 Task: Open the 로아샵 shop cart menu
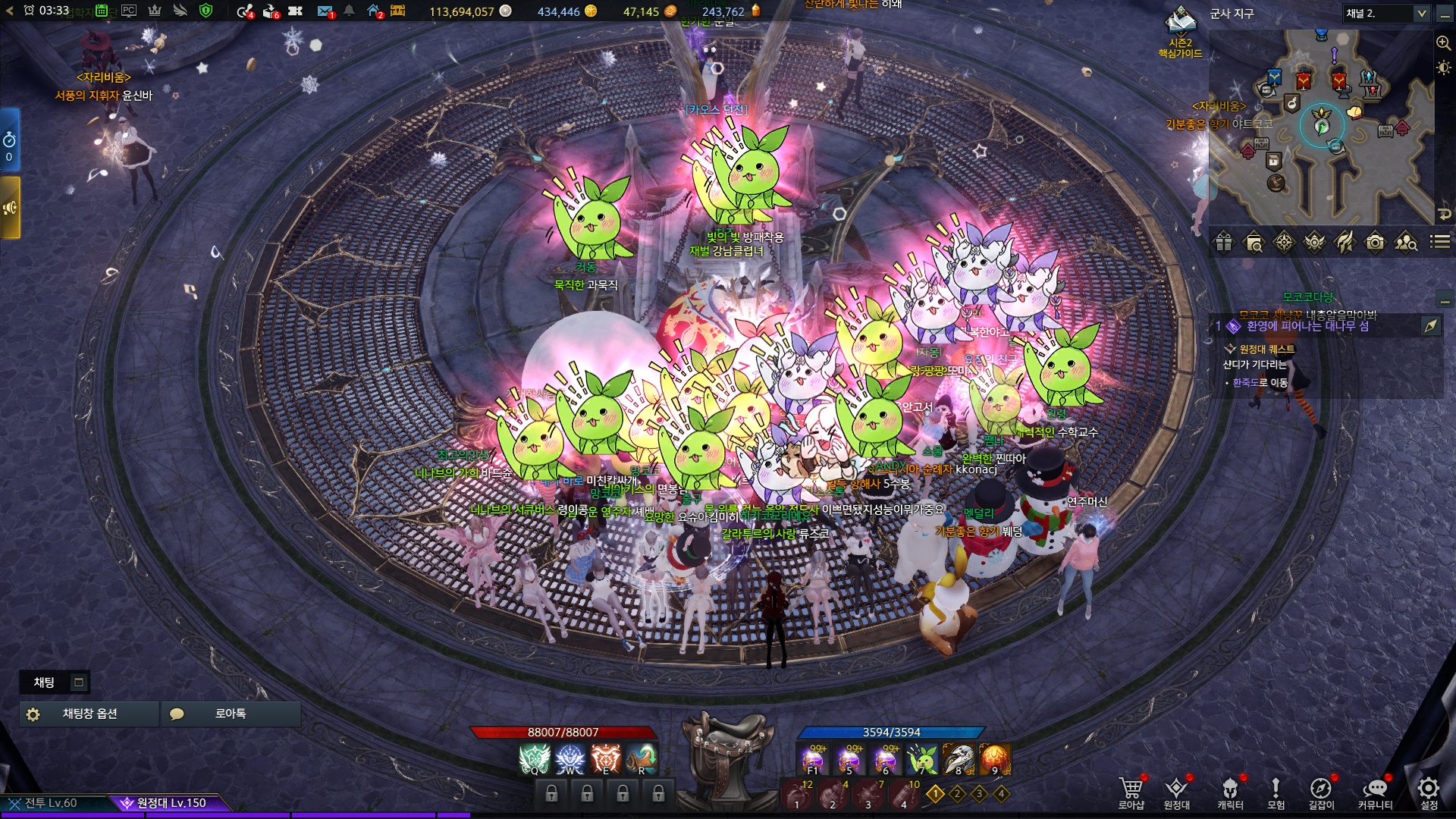[x=1131, y=789]
